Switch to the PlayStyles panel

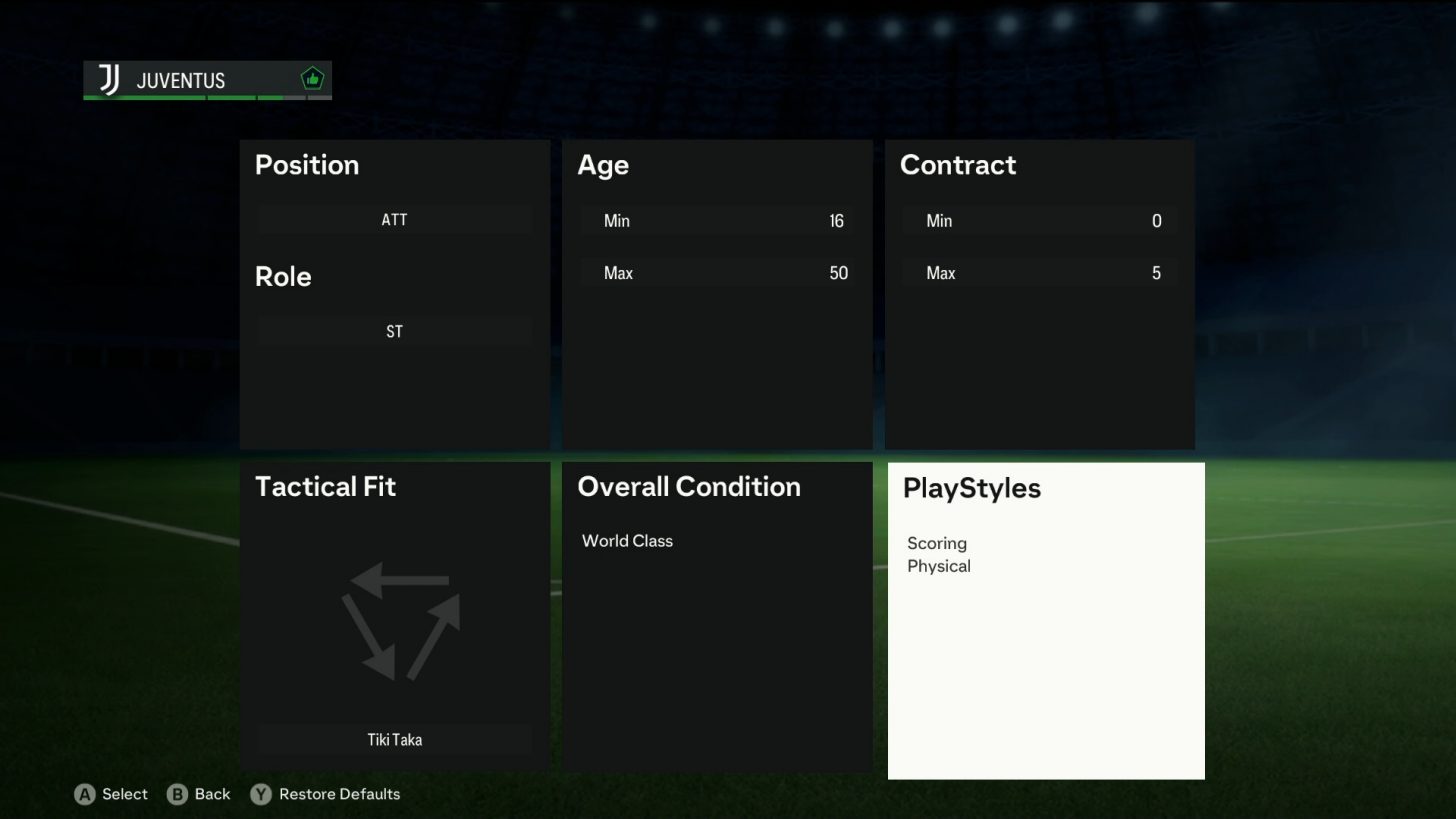(1045, 488)
